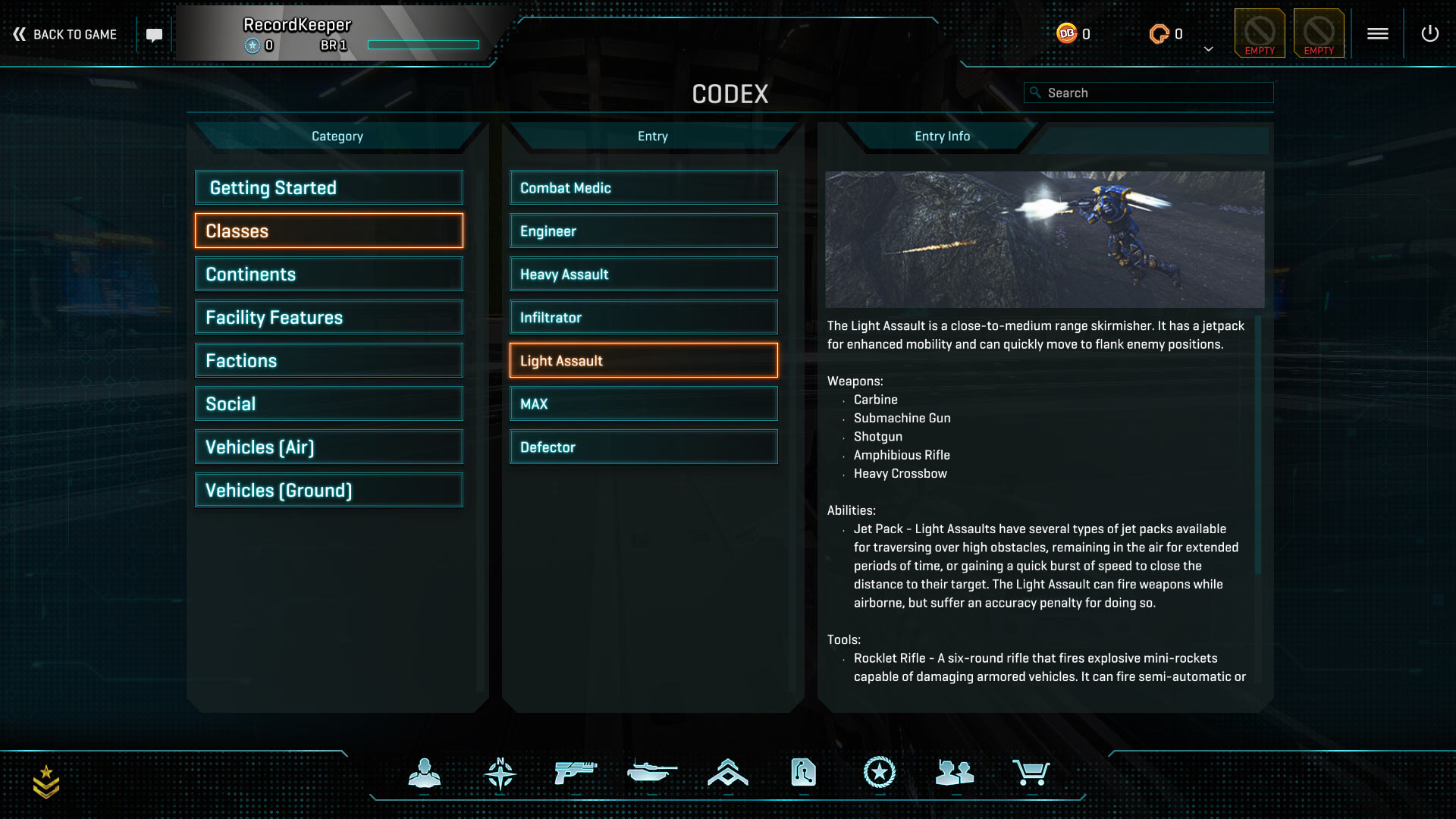Open the chat bubble icon
Image resolution: width=1456 pixels, height=819 pixels.
154,35
